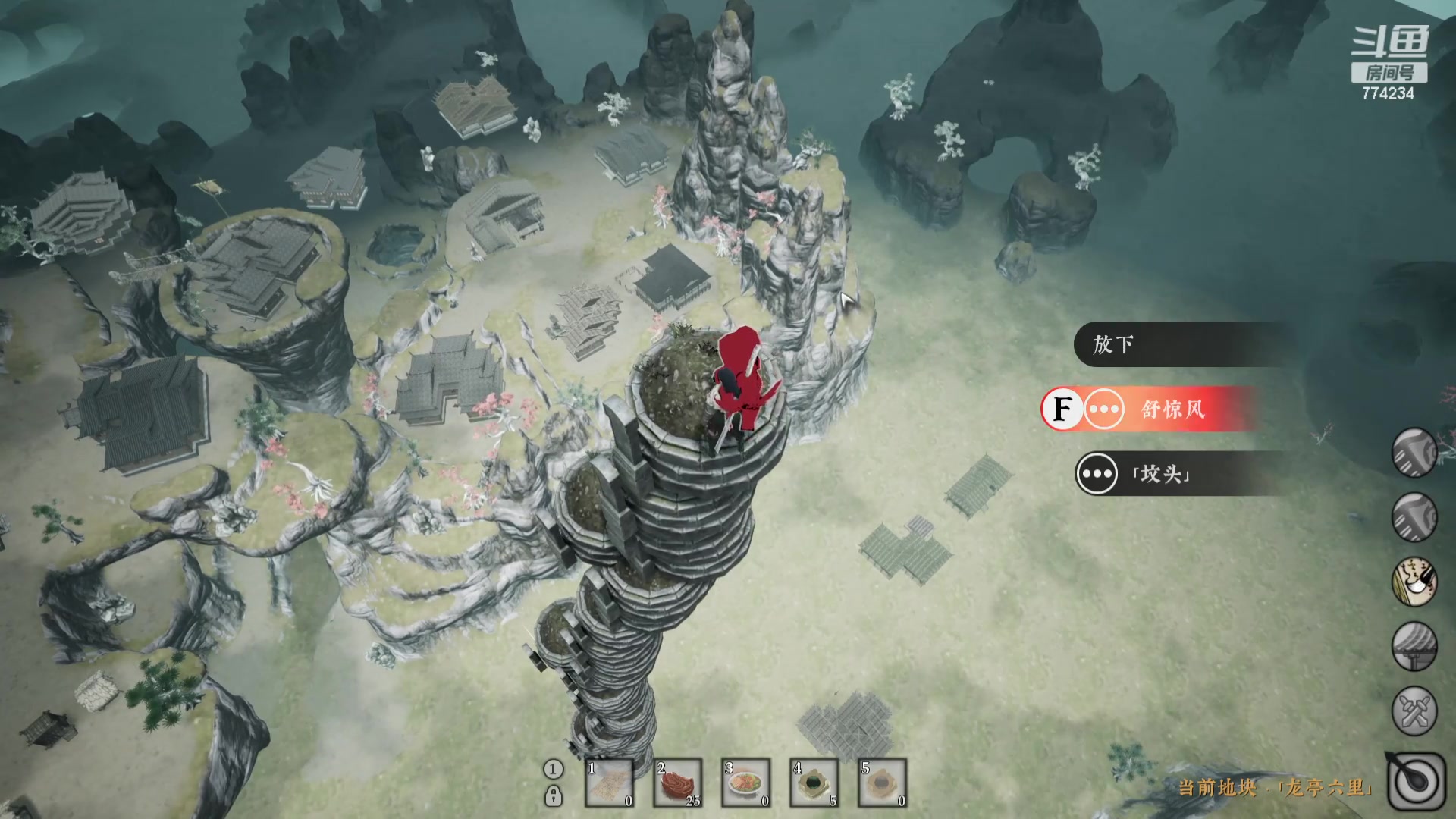
Task: Select the highlighted 舒惊风 interaction option
Action: click(1153, 409)
